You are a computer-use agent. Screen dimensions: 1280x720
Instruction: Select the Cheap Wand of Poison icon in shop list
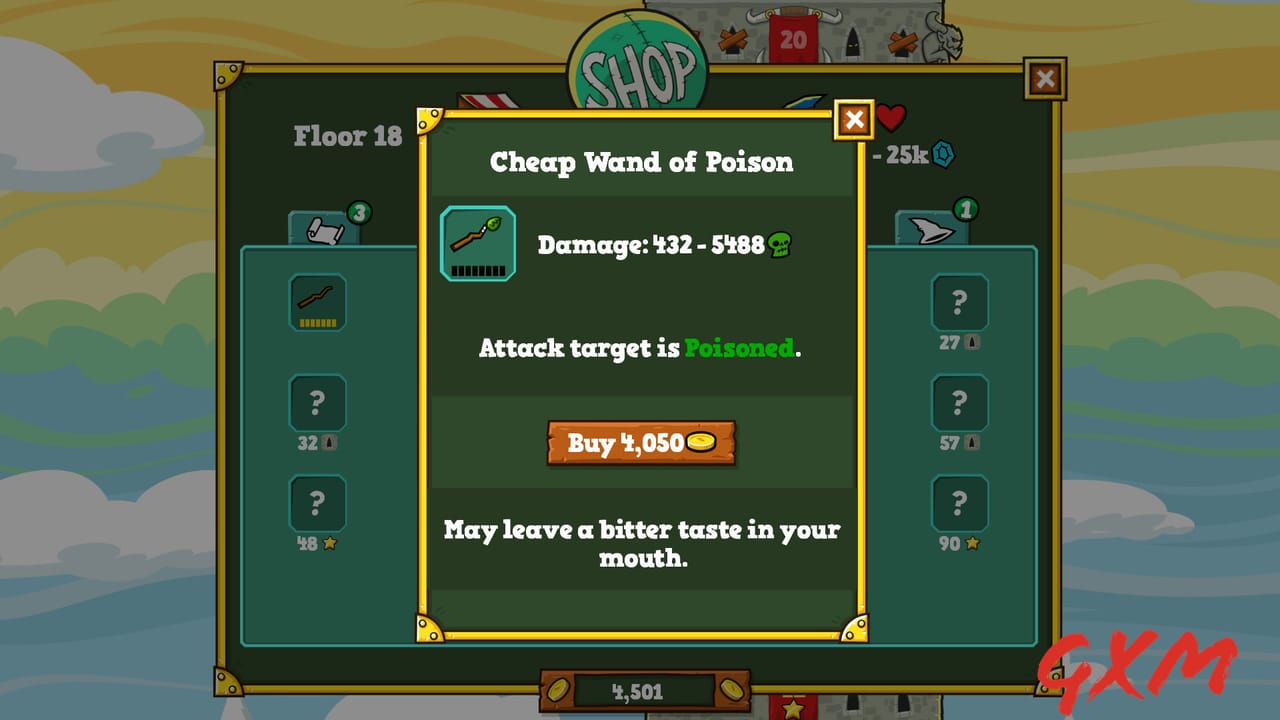pyautogui.click(x=317, y=303)
